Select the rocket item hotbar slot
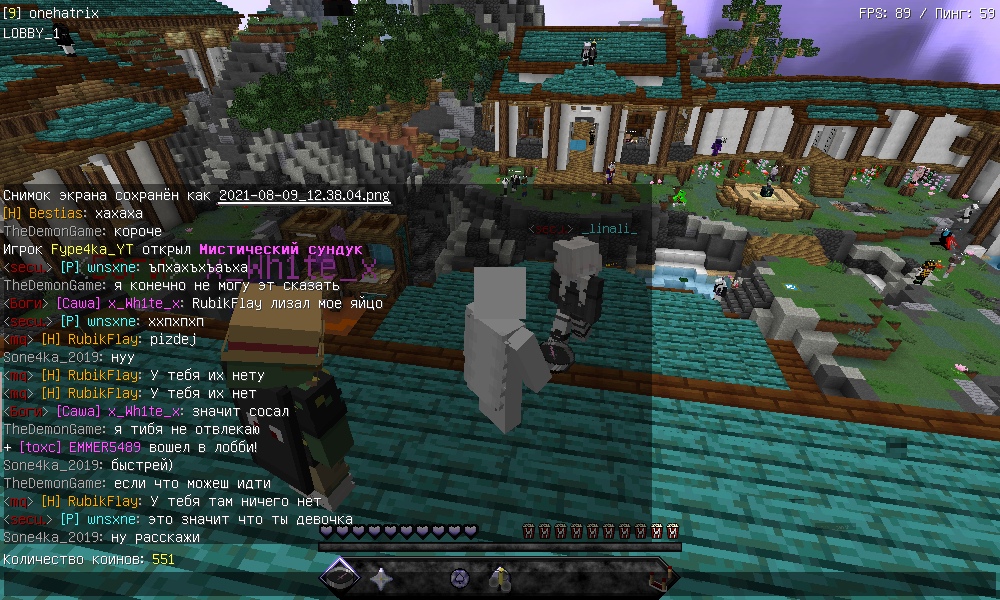 pyautogui.click(x=500, y=577)
